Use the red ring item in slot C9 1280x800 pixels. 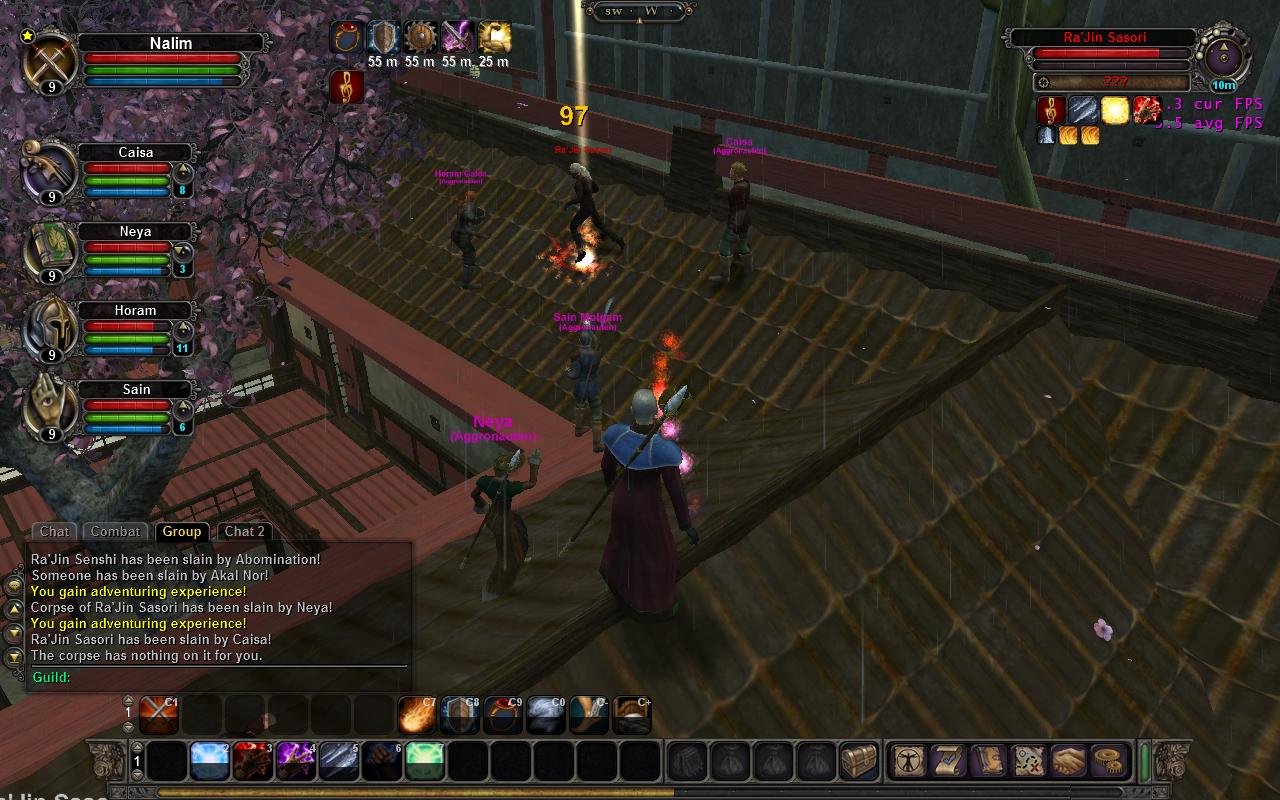503,716
